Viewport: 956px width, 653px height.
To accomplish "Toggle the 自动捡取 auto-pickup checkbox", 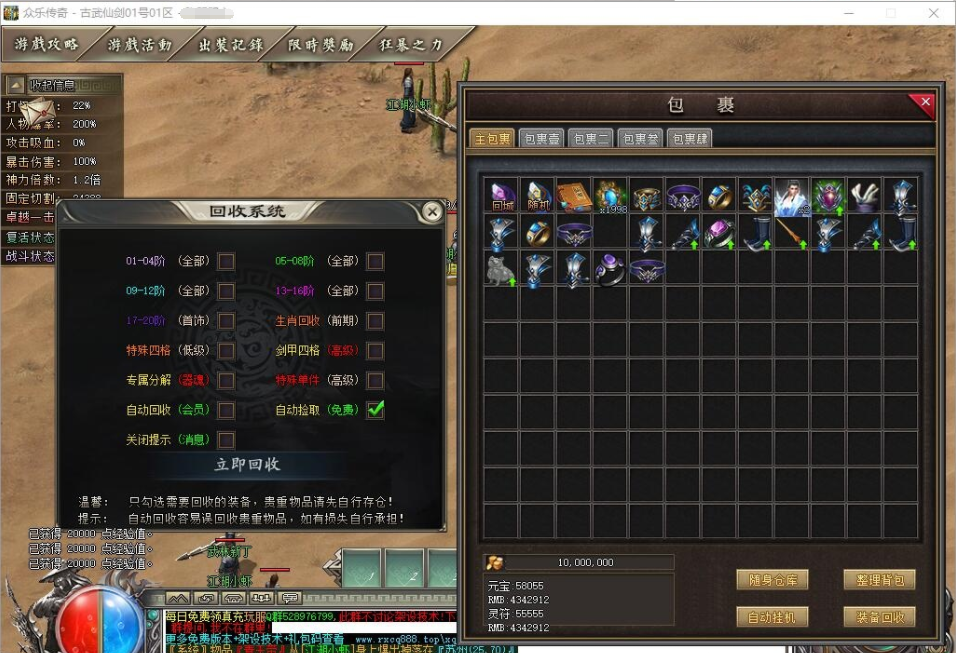I will (375, 409).
